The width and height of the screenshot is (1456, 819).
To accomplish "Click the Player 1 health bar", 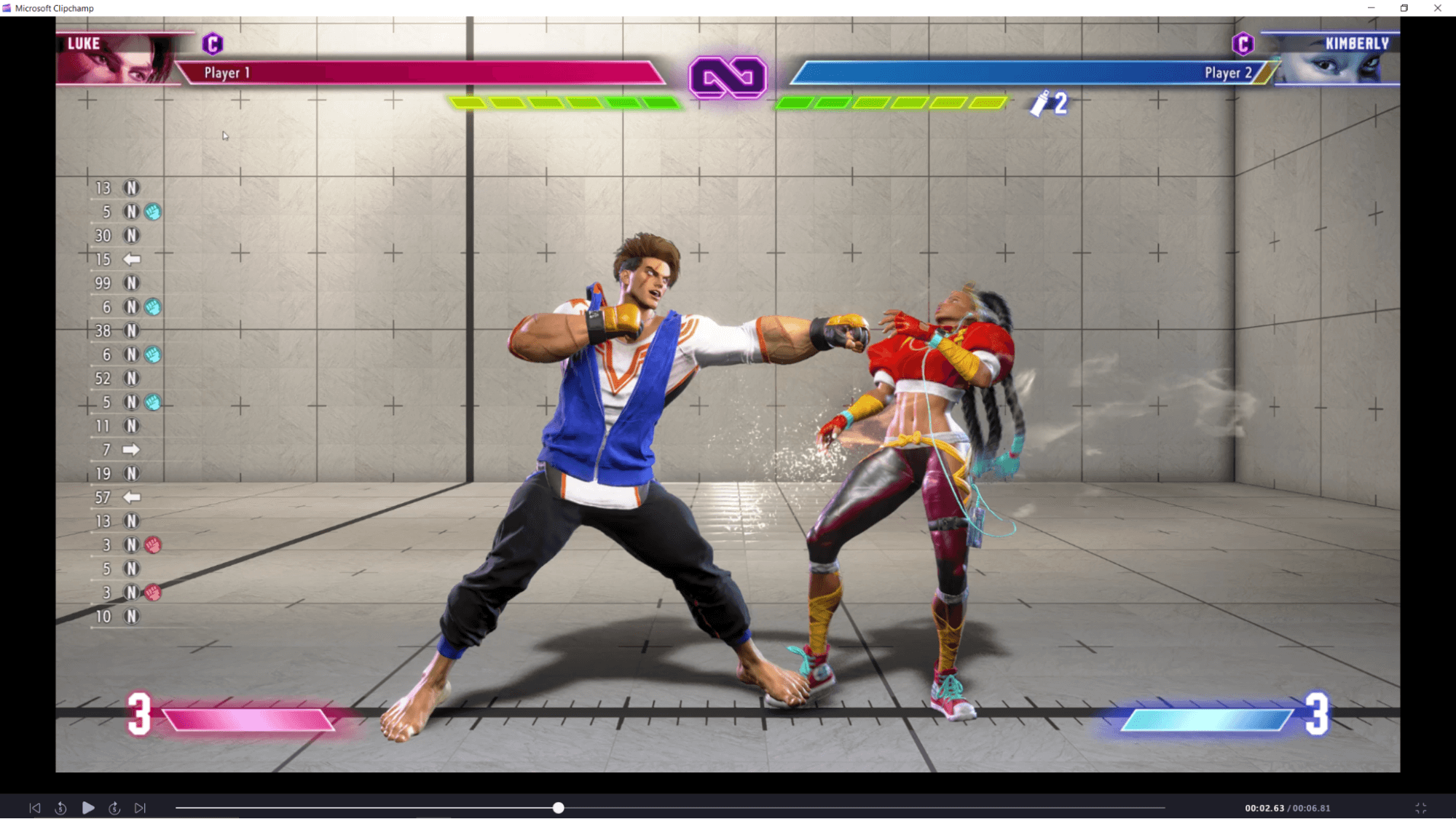I will (x=415, y=73).
